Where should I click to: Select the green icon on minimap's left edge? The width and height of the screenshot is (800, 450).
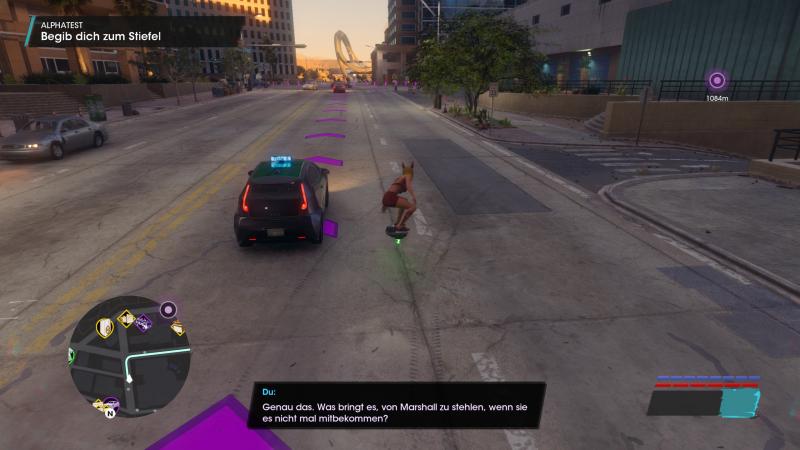tap(72, 354)
